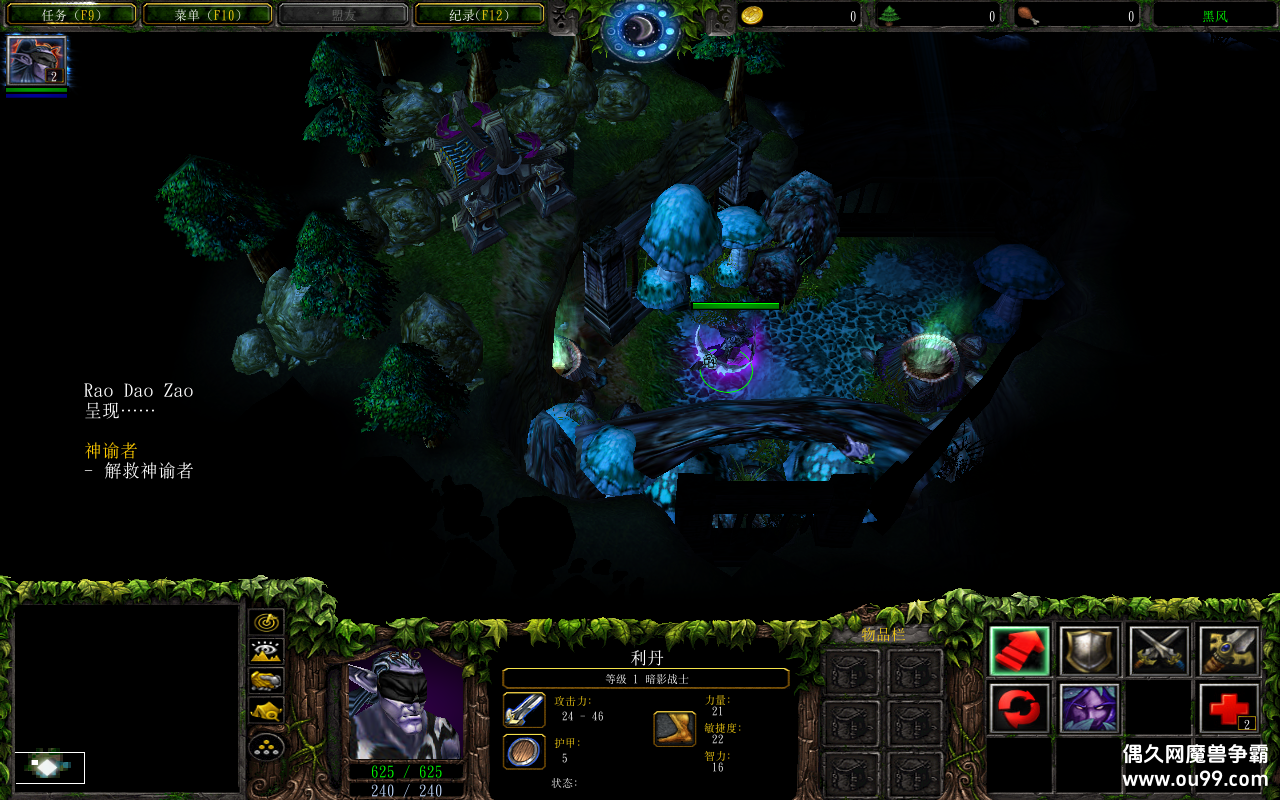This screenshot has width=1280, height=800.
Task: Choose the red circular arrows Patrol command
Action: [x=1020, y=708]
